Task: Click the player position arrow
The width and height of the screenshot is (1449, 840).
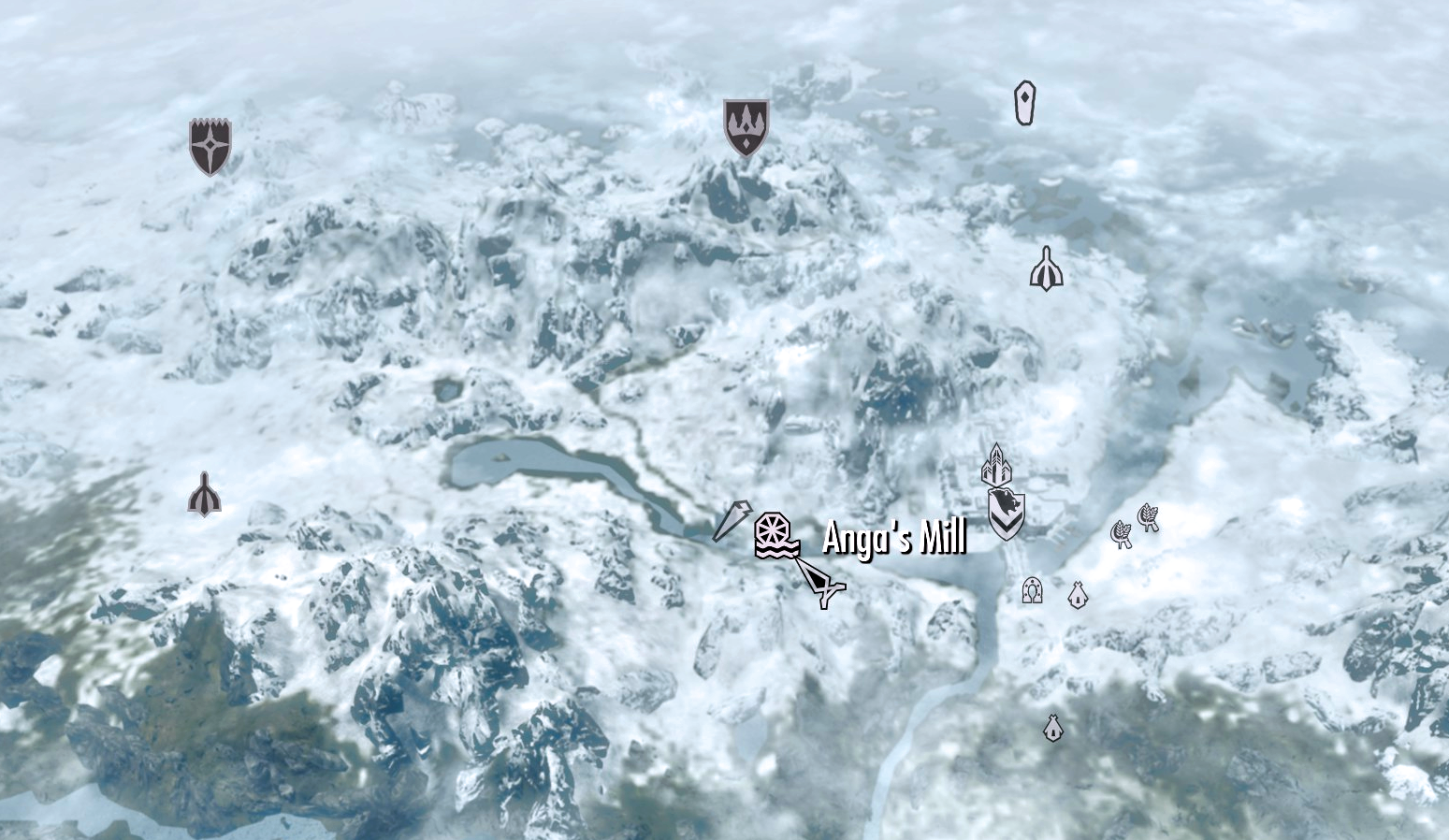Action: [825, 585]
